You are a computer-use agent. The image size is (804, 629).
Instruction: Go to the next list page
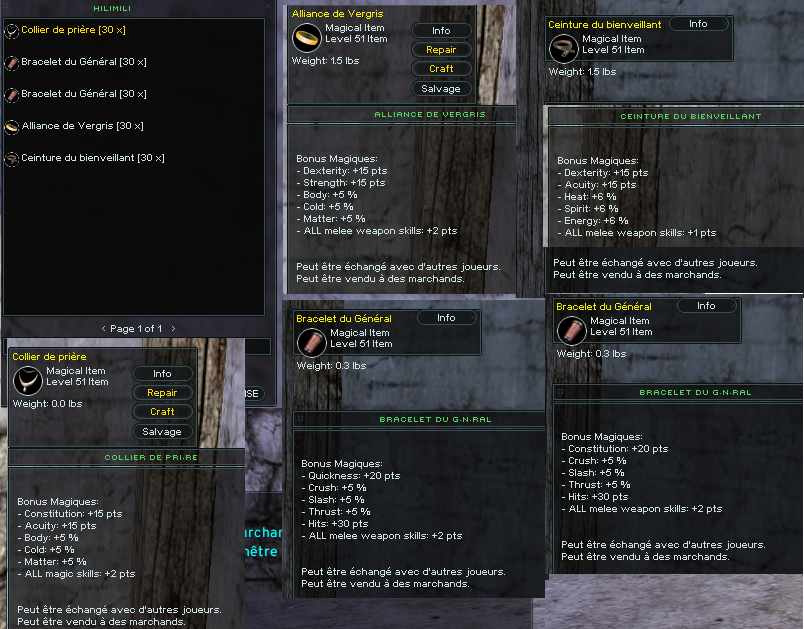(x=172, y=328)
